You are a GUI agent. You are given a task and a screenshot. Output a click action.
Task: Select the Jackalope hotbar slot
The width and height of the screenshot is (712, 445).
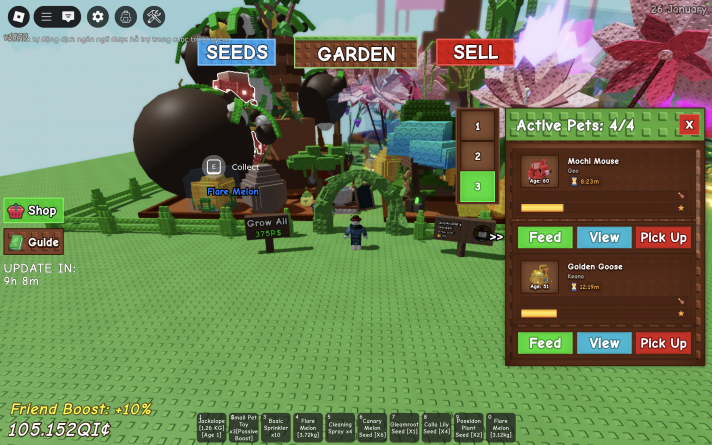pos(211,427)
